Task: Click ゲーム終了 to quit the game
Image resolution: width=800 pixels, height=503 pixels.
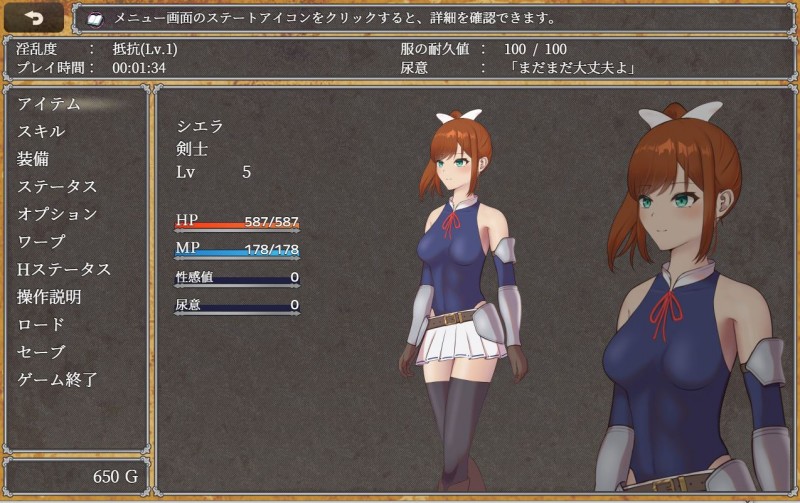Action: [x=57, y=380]
